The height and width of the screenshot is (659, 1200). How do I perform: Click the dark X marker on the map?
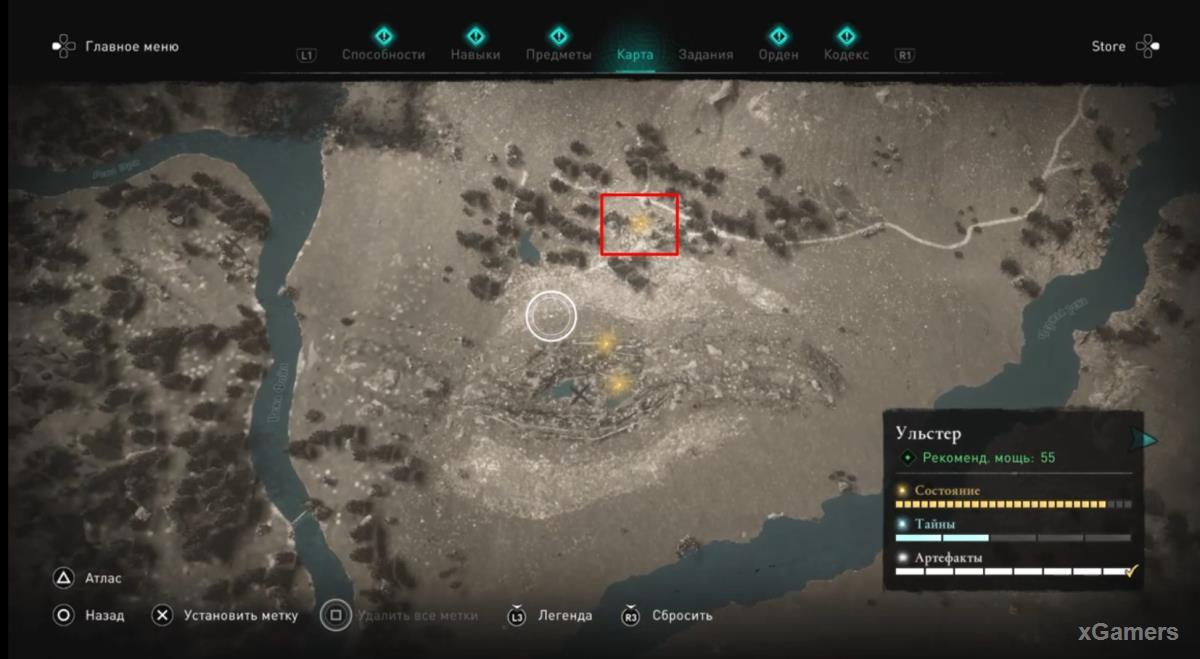580,394
